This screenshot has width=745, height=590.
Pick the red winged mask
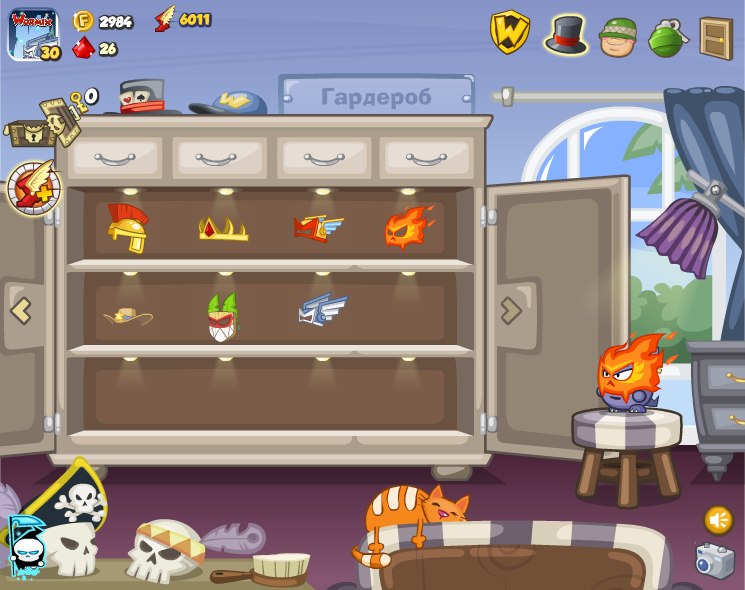coord(318,229)
